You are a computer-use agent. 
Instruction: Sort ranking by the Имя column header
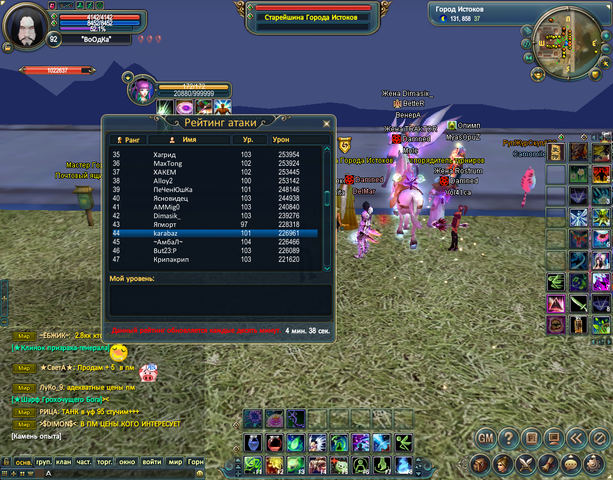pyautogui.click(x=188, y=140)
